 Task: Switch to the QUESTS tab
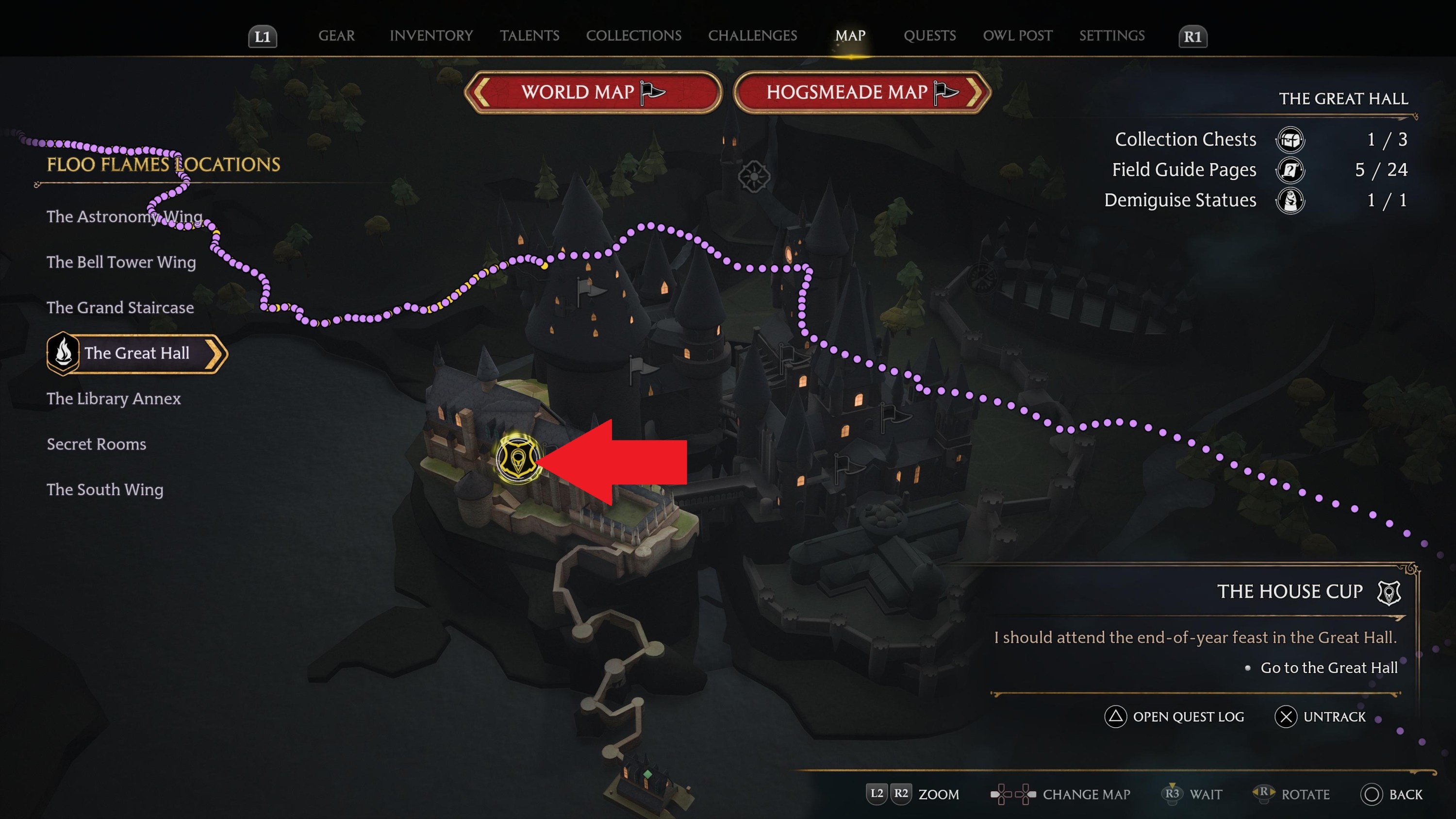tap(929, 35)
